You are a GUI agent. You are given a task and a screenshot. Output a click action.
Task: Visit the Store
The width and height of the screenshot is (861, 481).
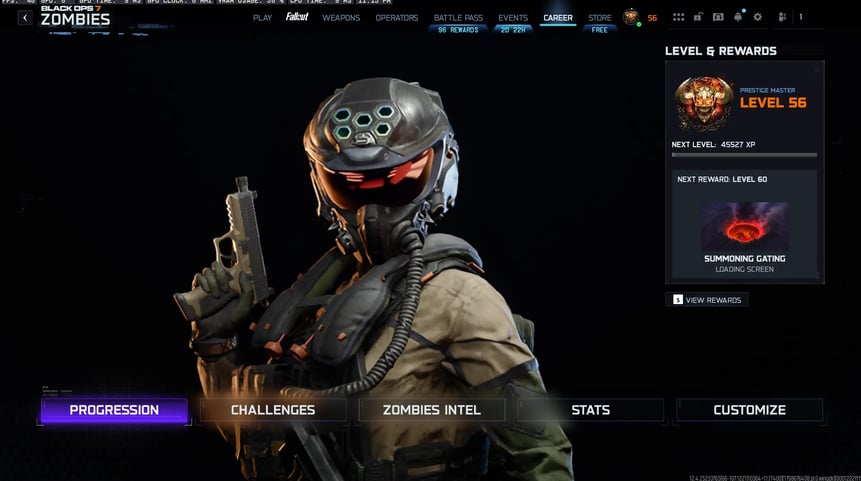click(x=600, y=18)
